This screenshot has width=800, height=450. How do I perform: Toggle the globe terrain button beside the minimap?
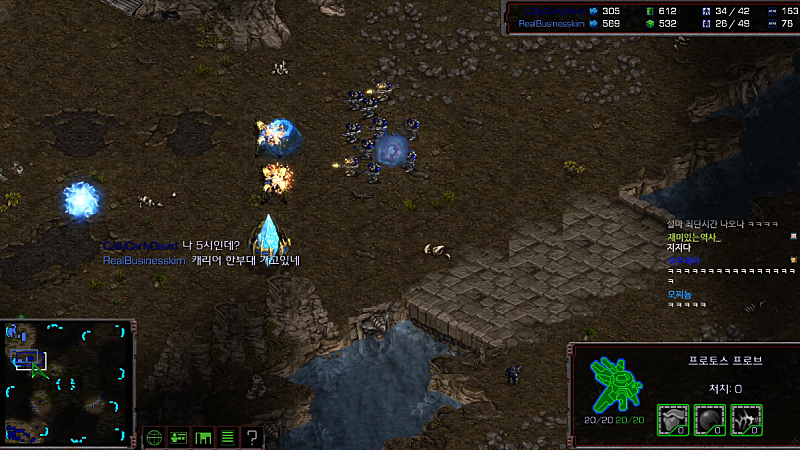[154, 437]
